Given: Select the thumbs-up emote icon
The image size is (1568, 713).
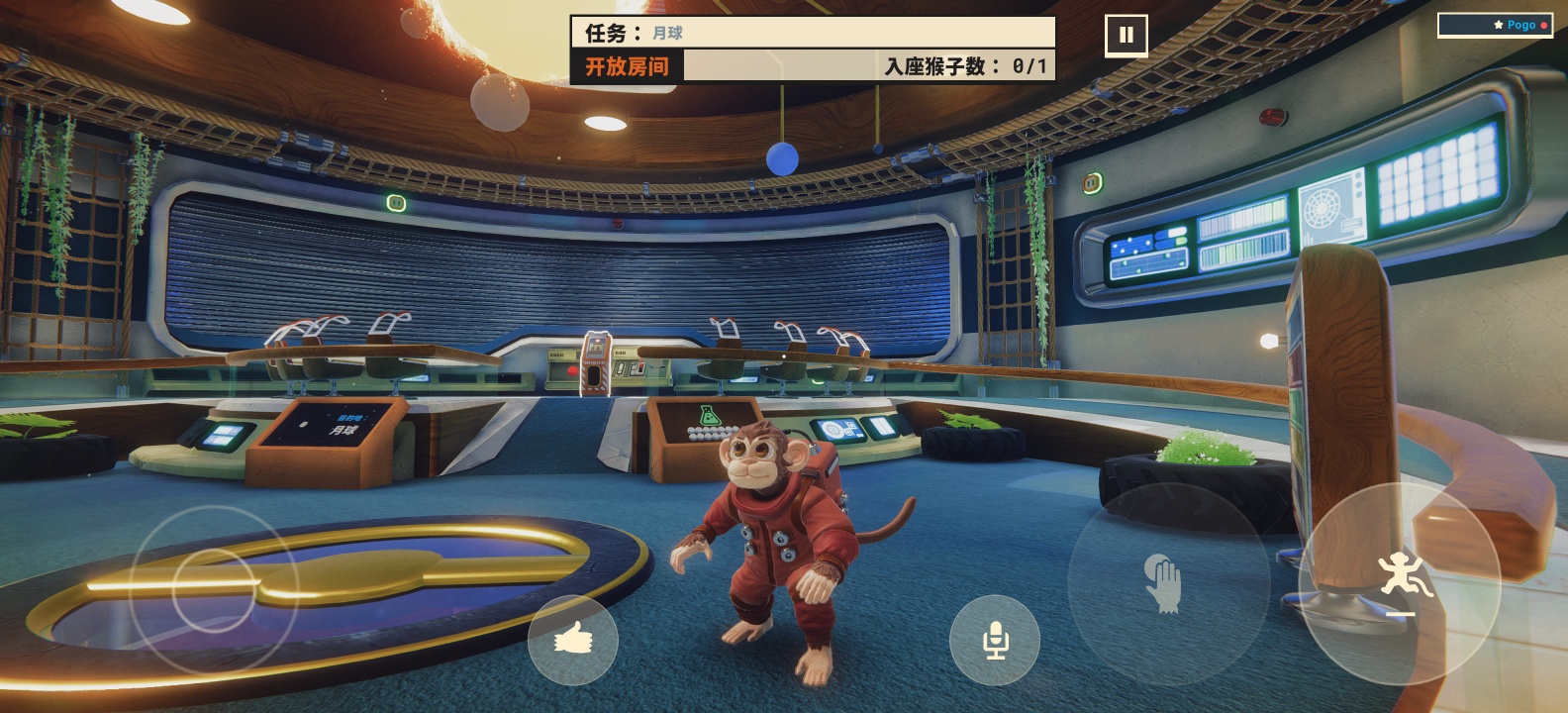Looking at the screenshot, I should click(574, 641).
